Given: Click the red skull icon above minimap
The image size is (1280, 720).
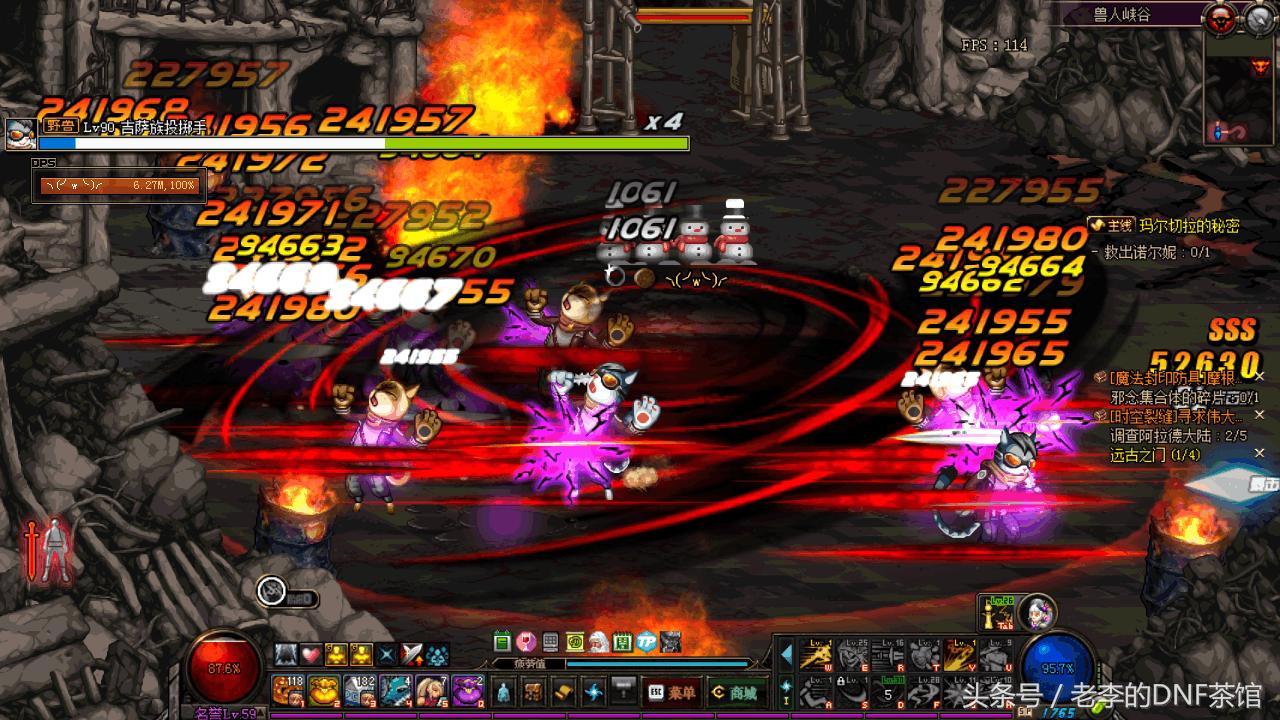Looking at the screenshot, I should point(1218,16).
